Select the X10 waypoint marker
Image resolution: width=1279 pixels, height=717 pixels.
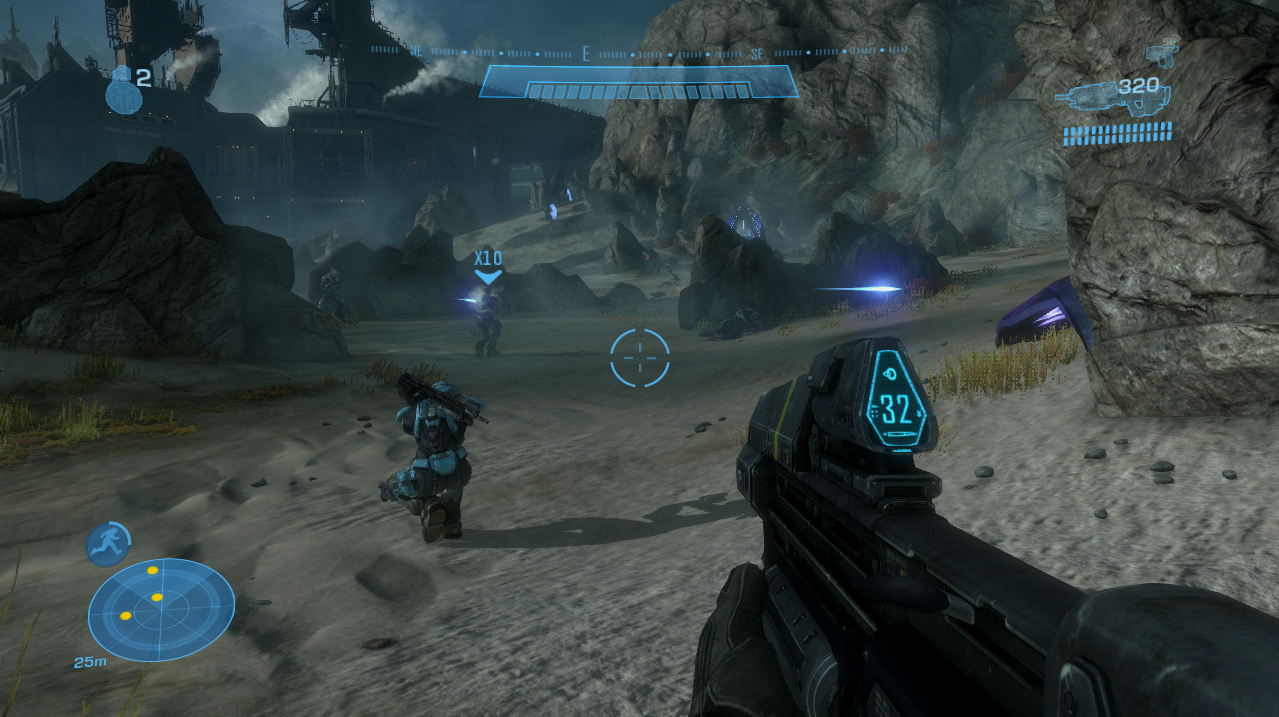click(x=488, y=266)
